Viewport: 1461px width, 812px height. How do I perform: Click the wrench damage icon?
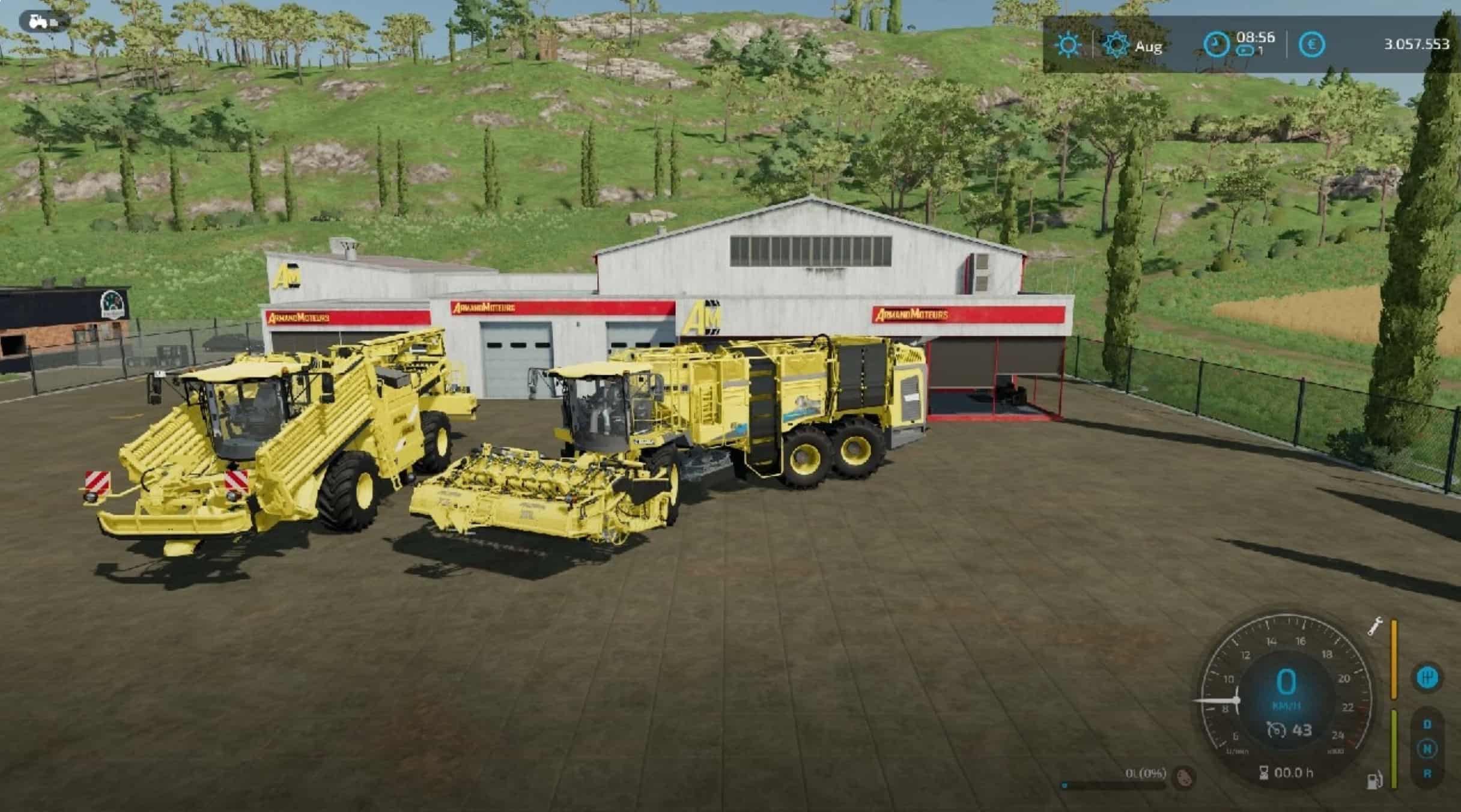(x=1374, y=626)
